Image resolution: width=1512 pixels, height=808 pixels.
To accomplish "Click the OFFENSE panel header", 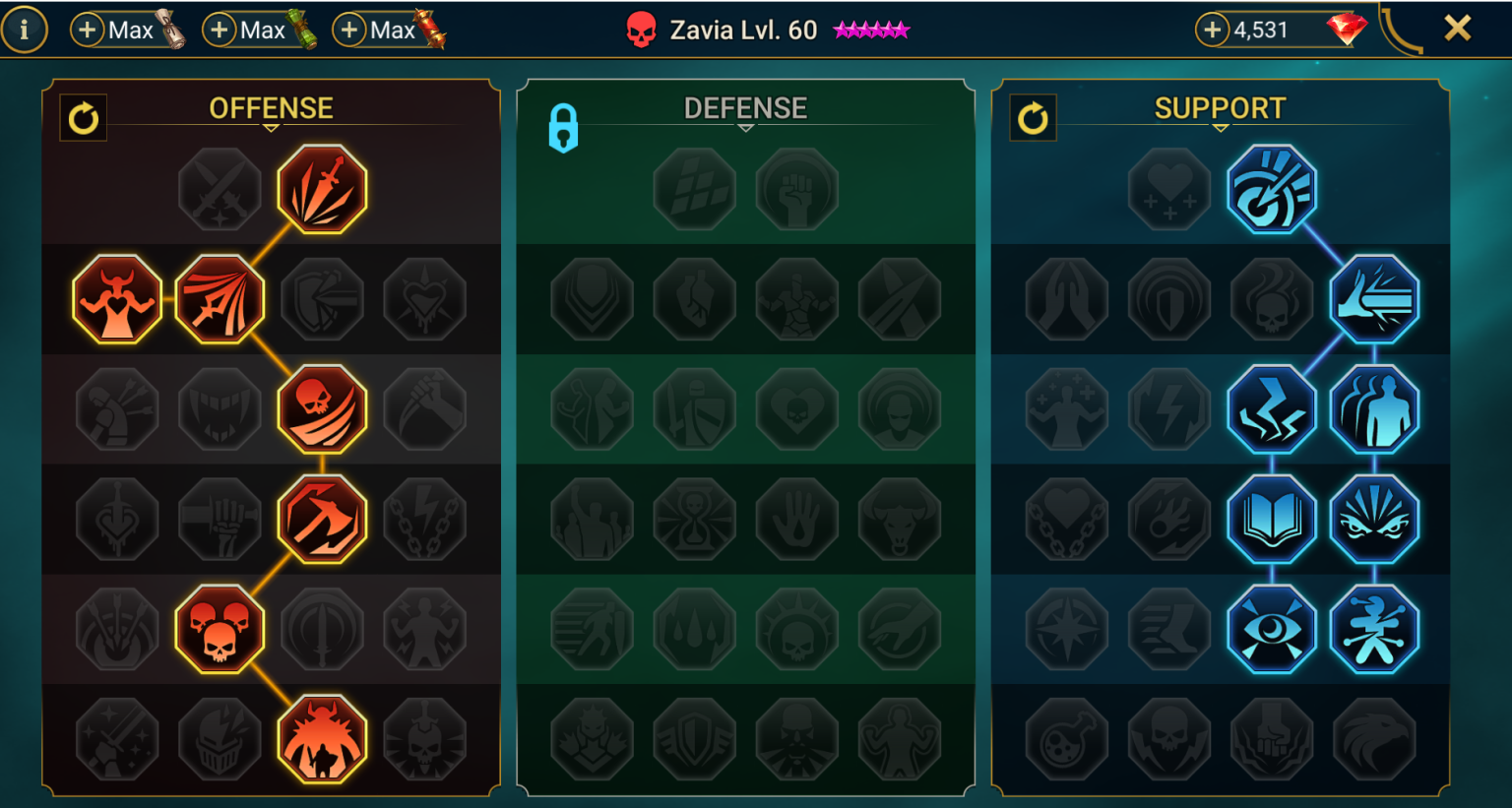I will coord(272,108).
